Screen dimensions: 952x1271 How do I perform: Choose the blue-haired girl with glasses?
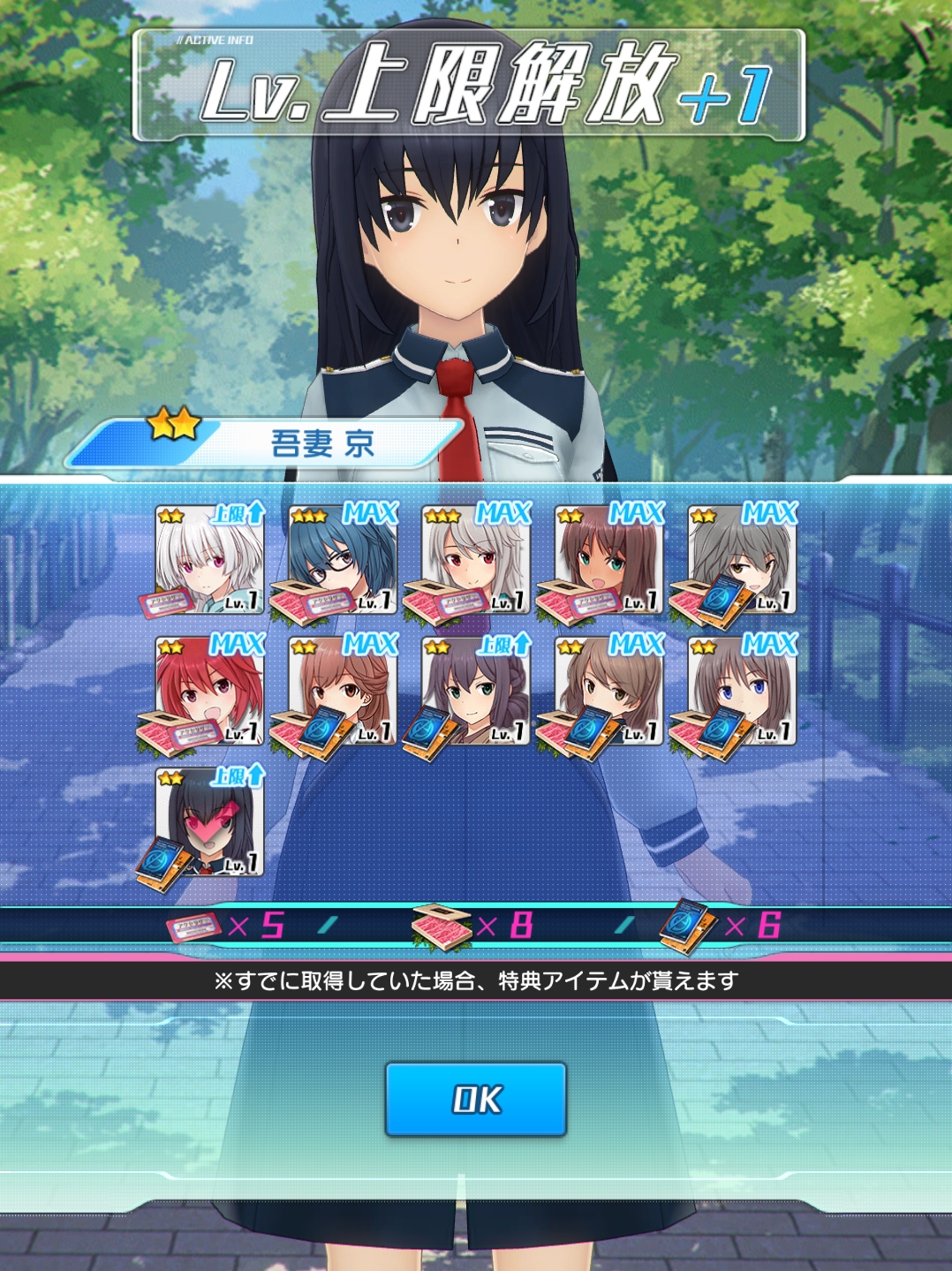(x=343, y=560)
